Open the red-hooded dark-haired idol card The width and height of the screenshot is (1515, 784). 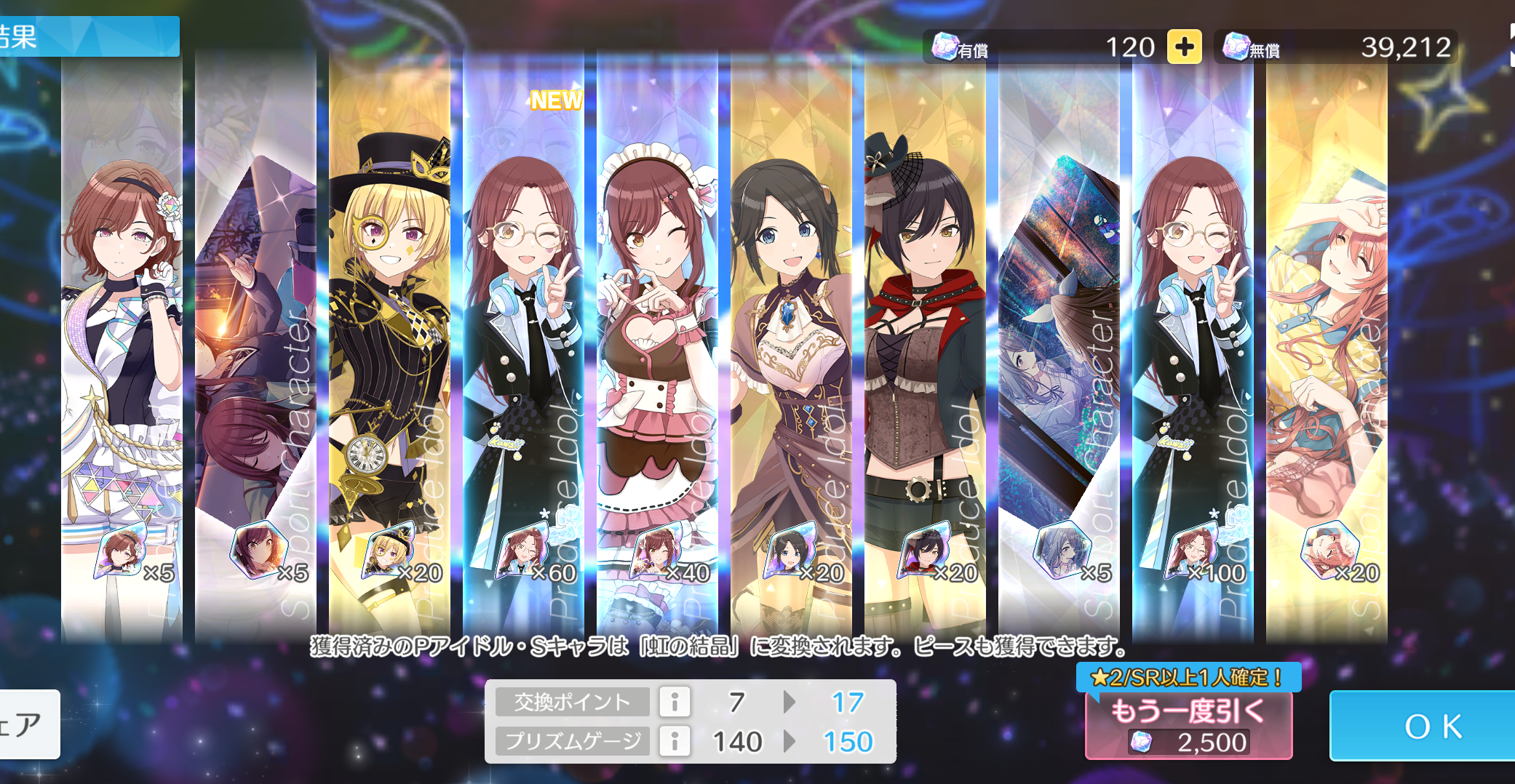click(x=925, y=349)
